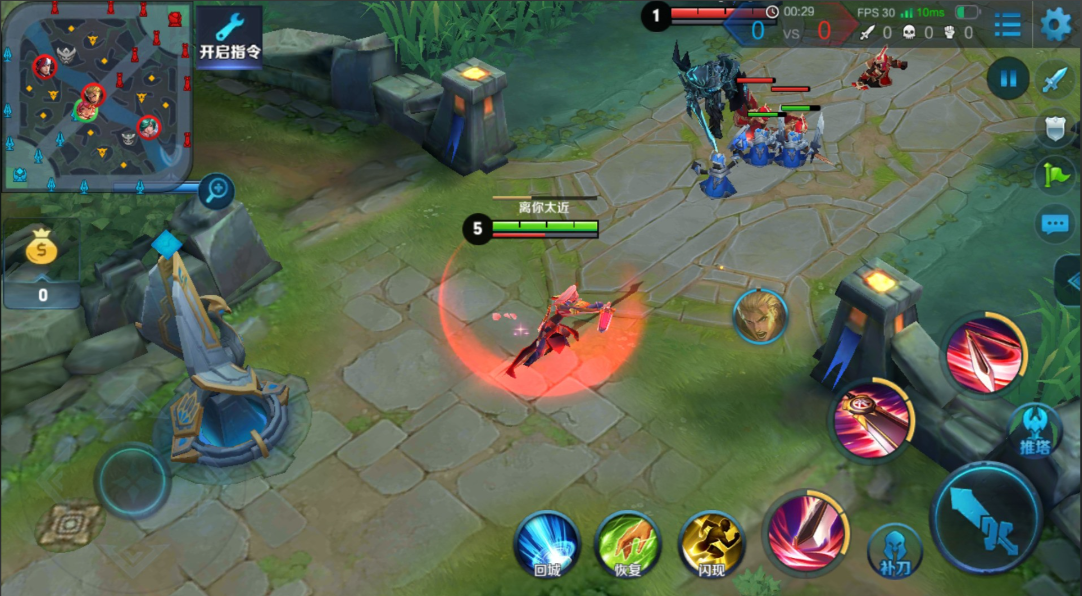Viewport: 1082px width, 596px height.
Task: Open the scoreboard list icon
Action: [x=1008, y=25]
